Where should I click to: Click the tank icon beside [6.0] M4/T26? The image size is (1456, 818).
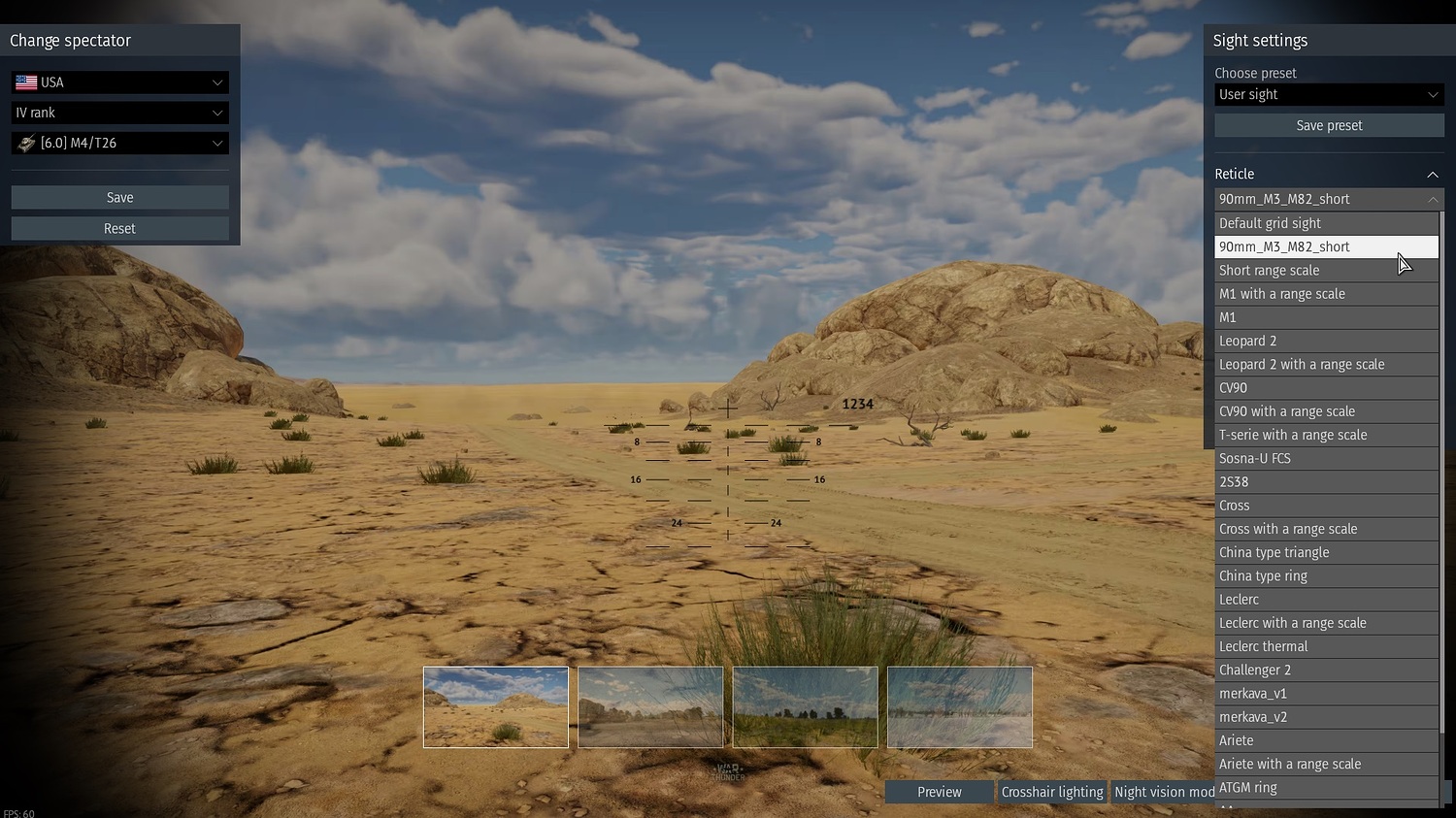pyautogui.click(x=25, y=143)
